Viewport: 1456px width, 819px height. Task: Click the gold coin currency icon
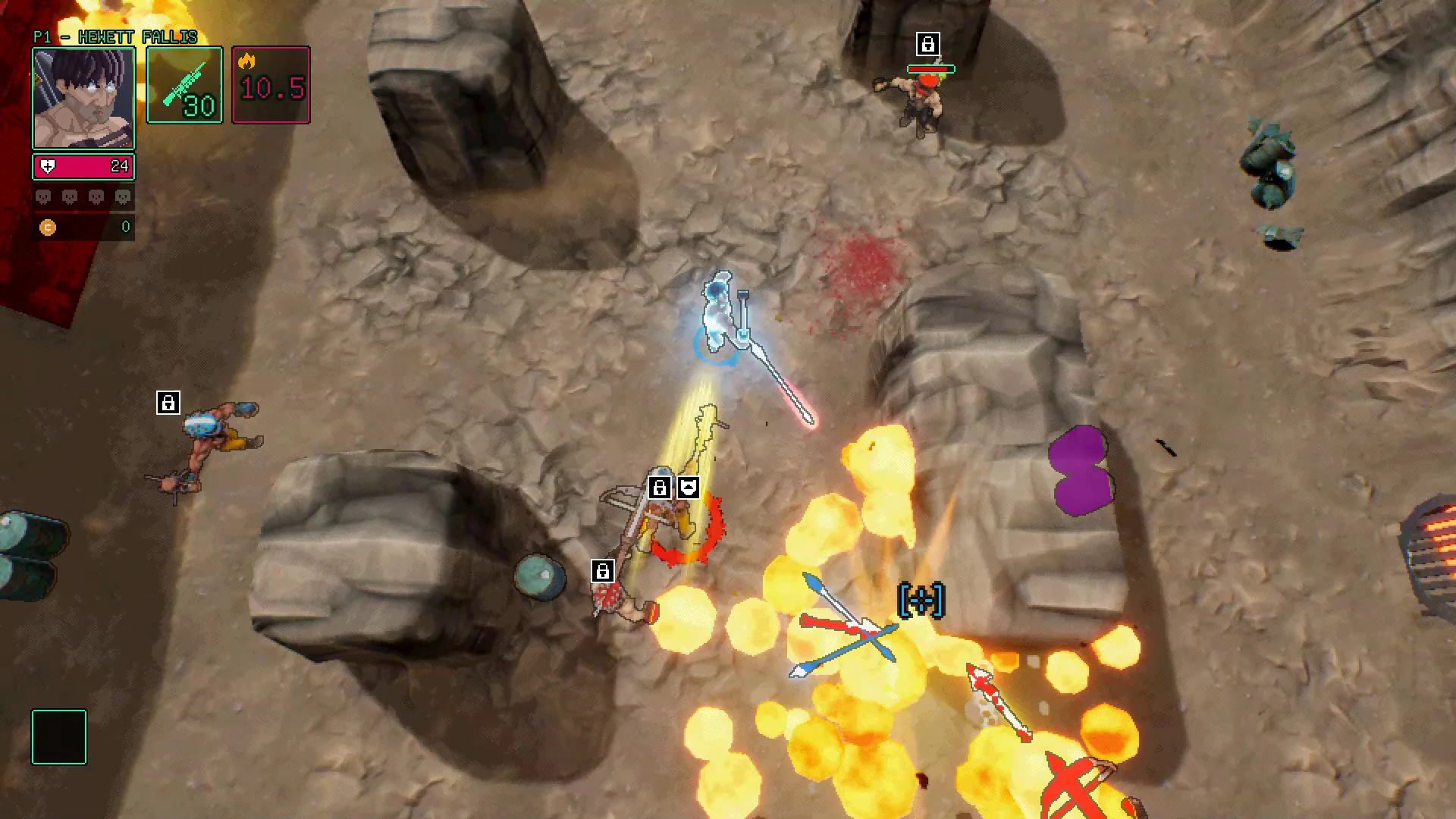pyautogui.click(x=48, y=226)
